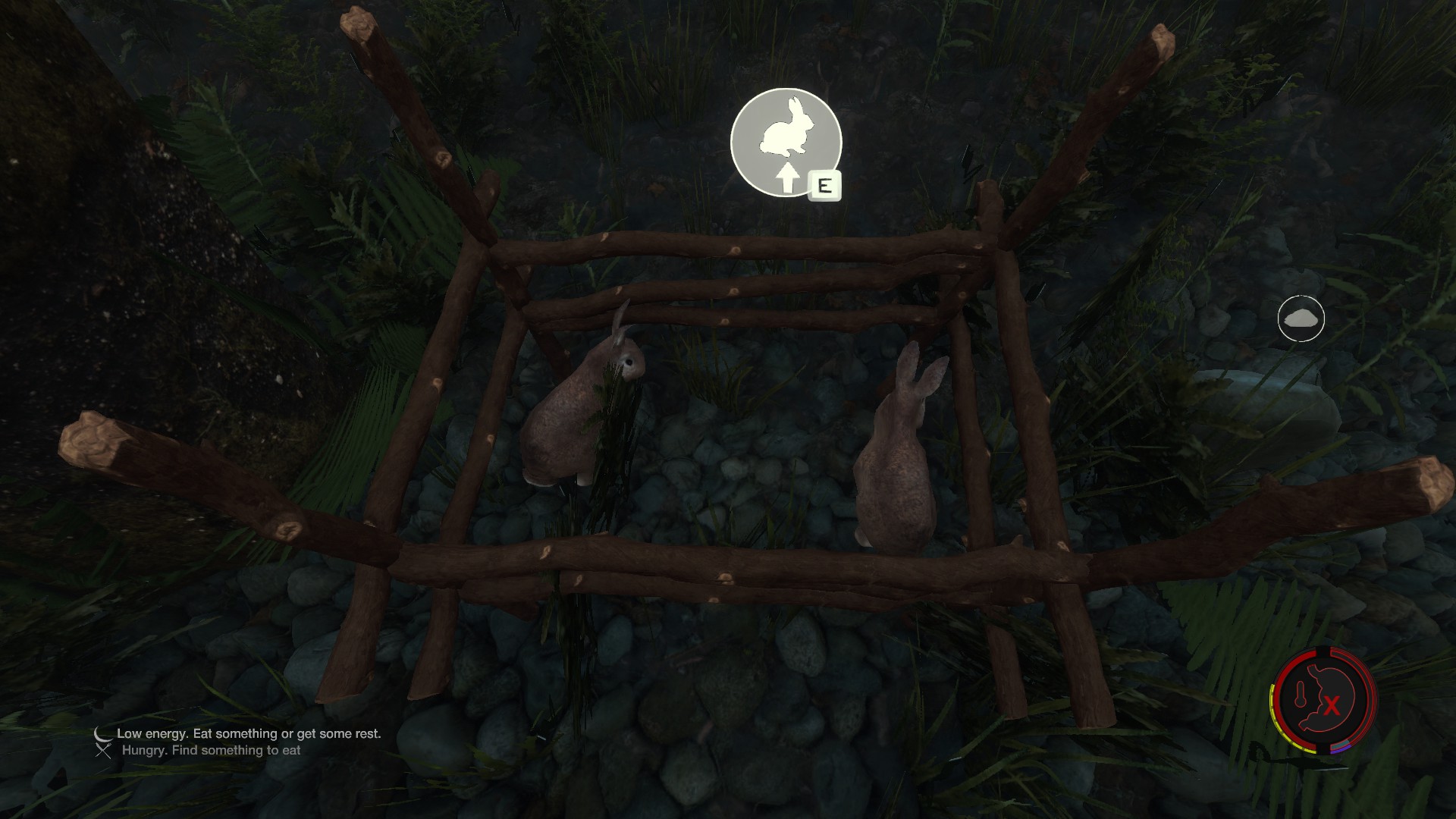Image resolution: width=1456 pixels, height=819 pixels.
Task: Select the rabbit pickup icon
Action: tap(786, 143)
